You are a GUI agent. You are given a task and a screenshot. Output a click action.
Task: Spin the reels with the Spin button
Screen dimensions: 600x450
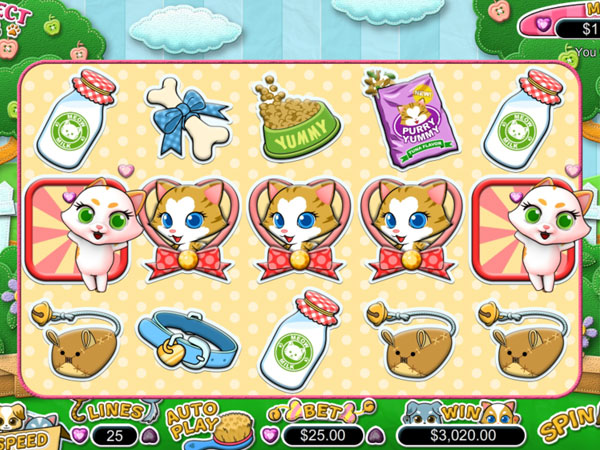pyautogui.click(x=571, y=427)
